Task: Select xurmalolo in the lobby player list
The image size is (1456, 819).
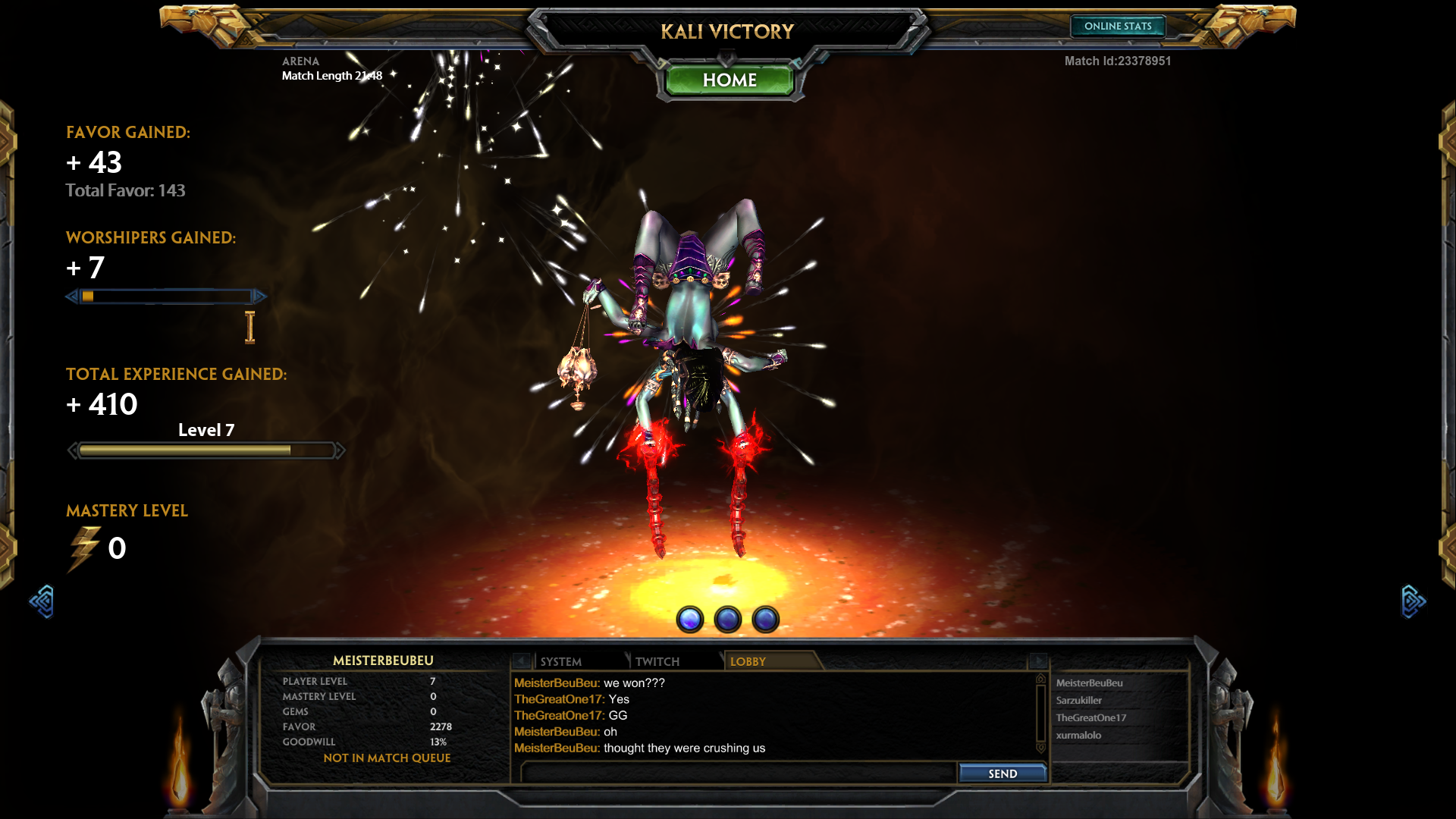Action: coord(1078,736)
